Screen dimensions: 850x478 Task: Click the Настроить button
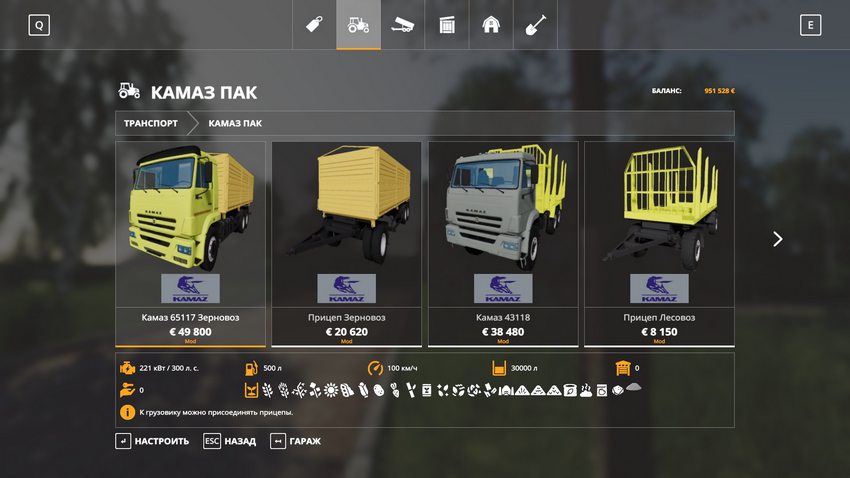[x=152, y=441]
